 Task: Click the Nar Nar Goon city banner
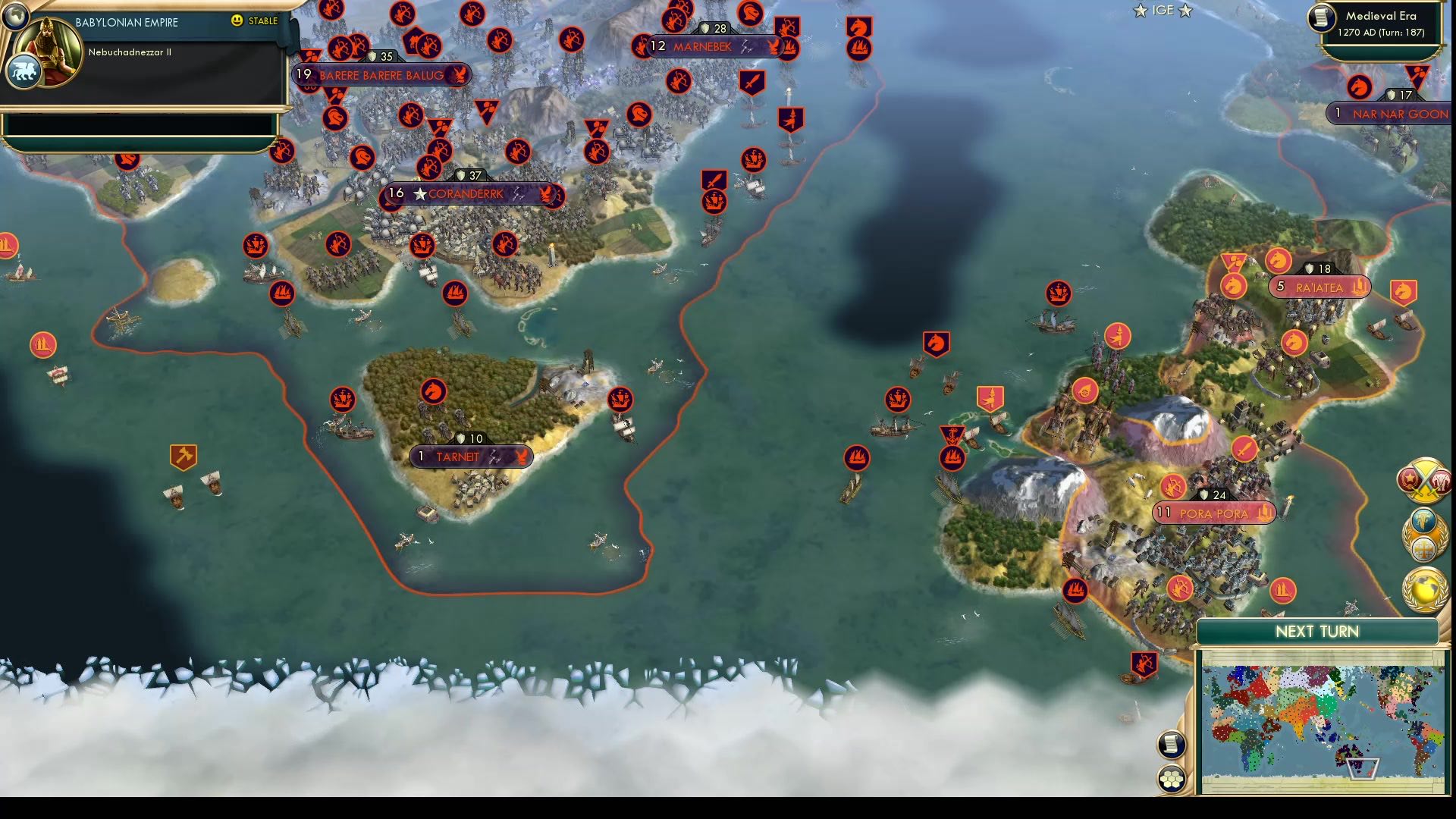[x=1395, y=114]
